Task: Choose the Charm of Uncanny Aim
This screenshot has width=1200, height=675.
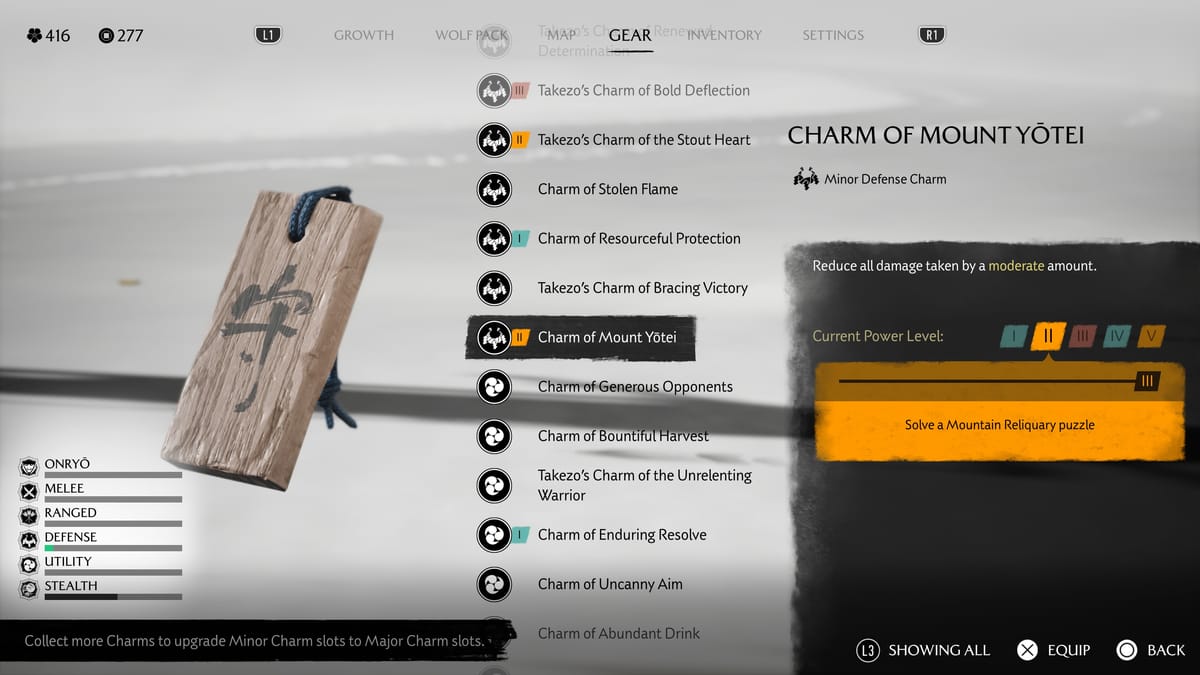Action: (x=609, y=584)
